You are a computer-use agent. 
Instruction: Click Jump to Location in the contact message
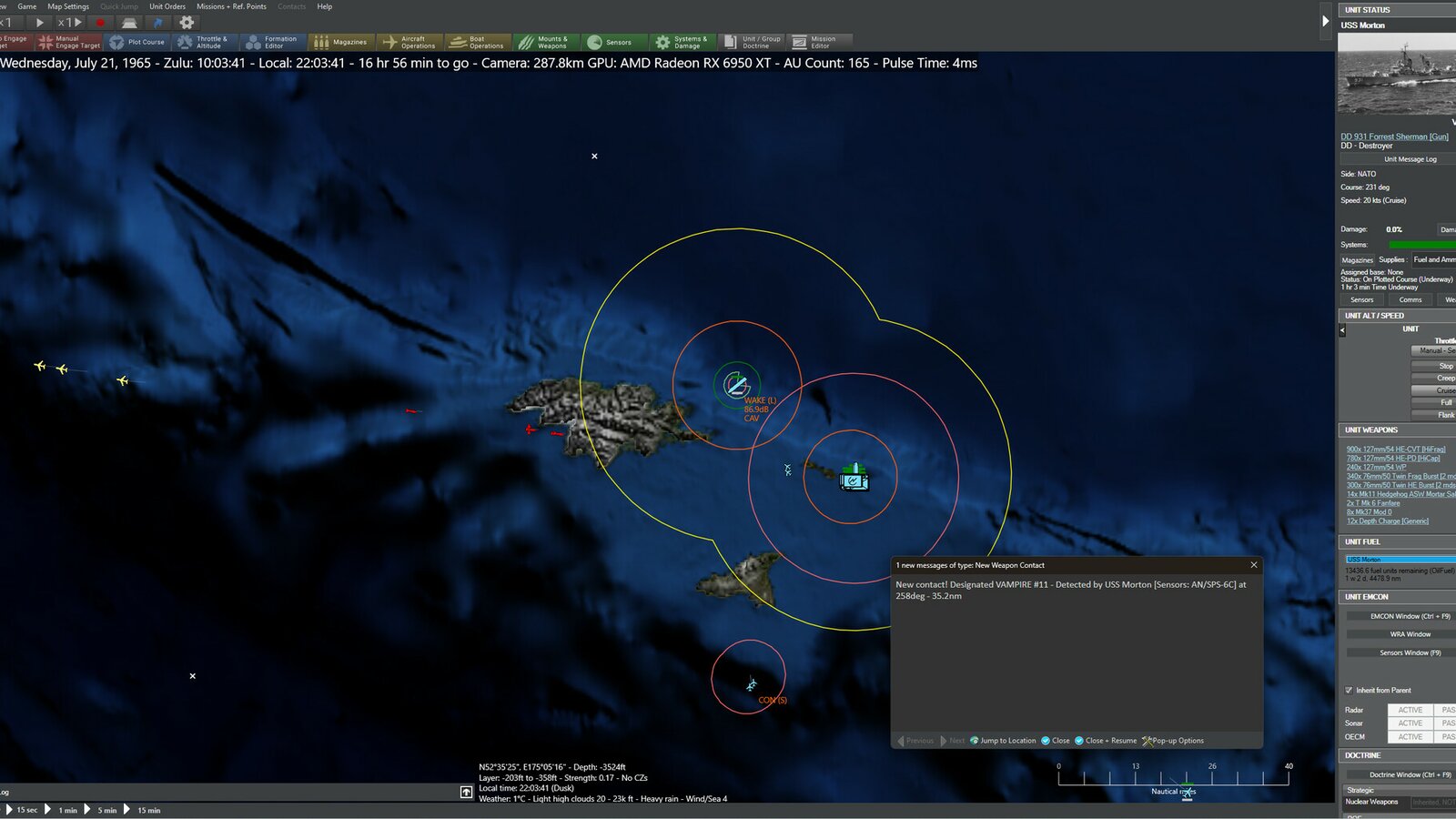[x=1004, y=741]
